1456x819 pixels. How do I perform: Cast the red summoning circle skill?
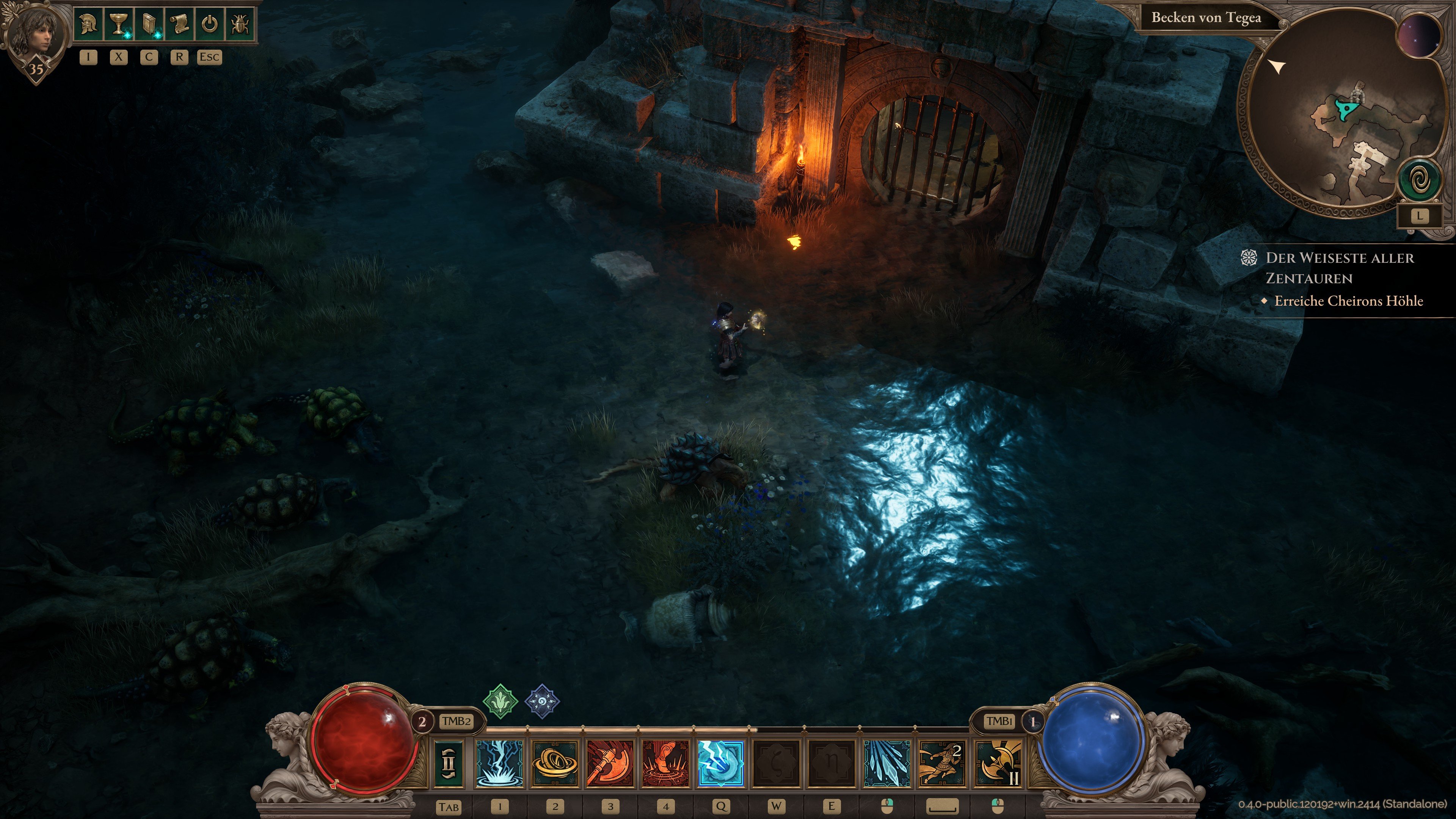click(x=666, y=764)
